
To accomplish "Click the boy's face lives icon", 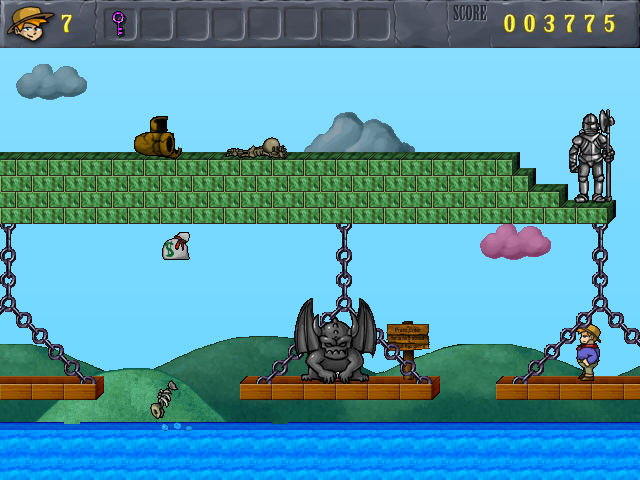I will tap(29, 22).
